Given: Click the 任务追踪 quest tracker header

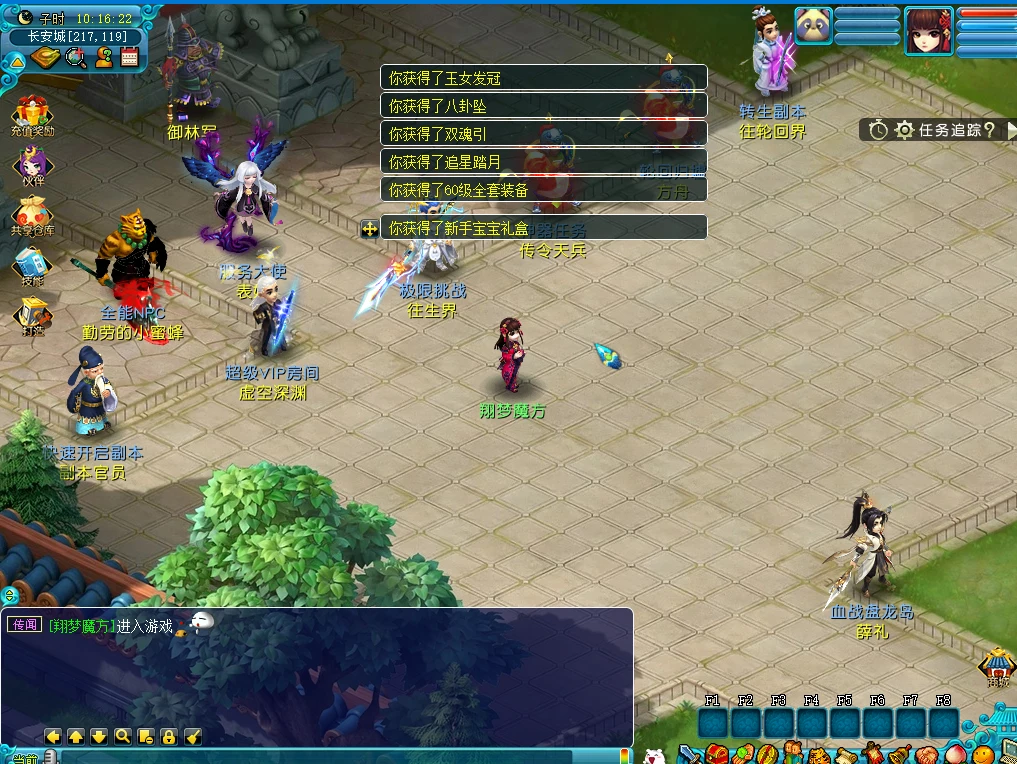Looking at the screenshot, I should pos(939,129).
